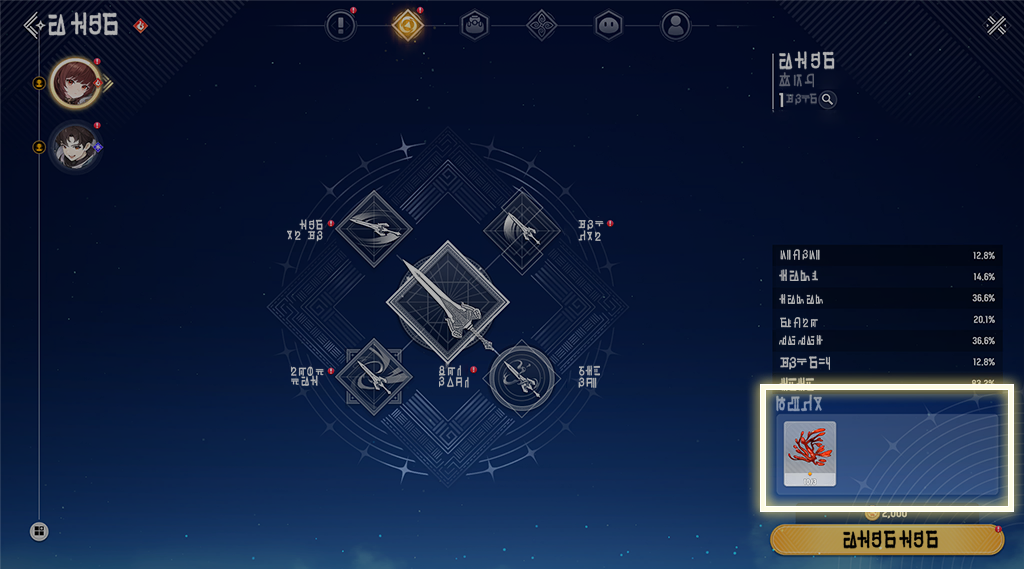The height and width of the screenshot is (569, 1024).
Task: Select the top-right skill node
Action: pyautogui.click(x=522, y=228)
